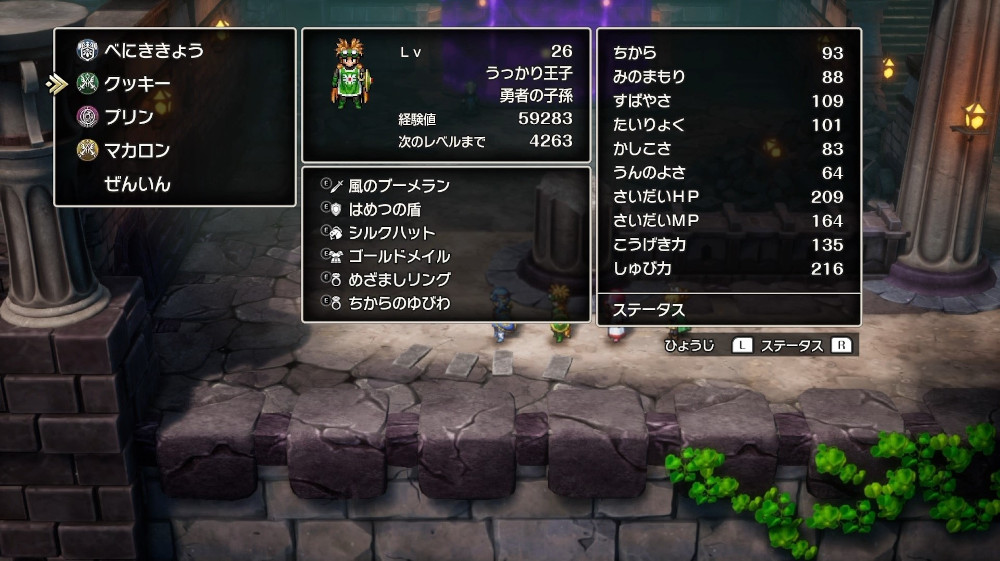Select the 風のブーメラン weapon slot
This screenshot has width=1000, height=561.
point(399,186)
